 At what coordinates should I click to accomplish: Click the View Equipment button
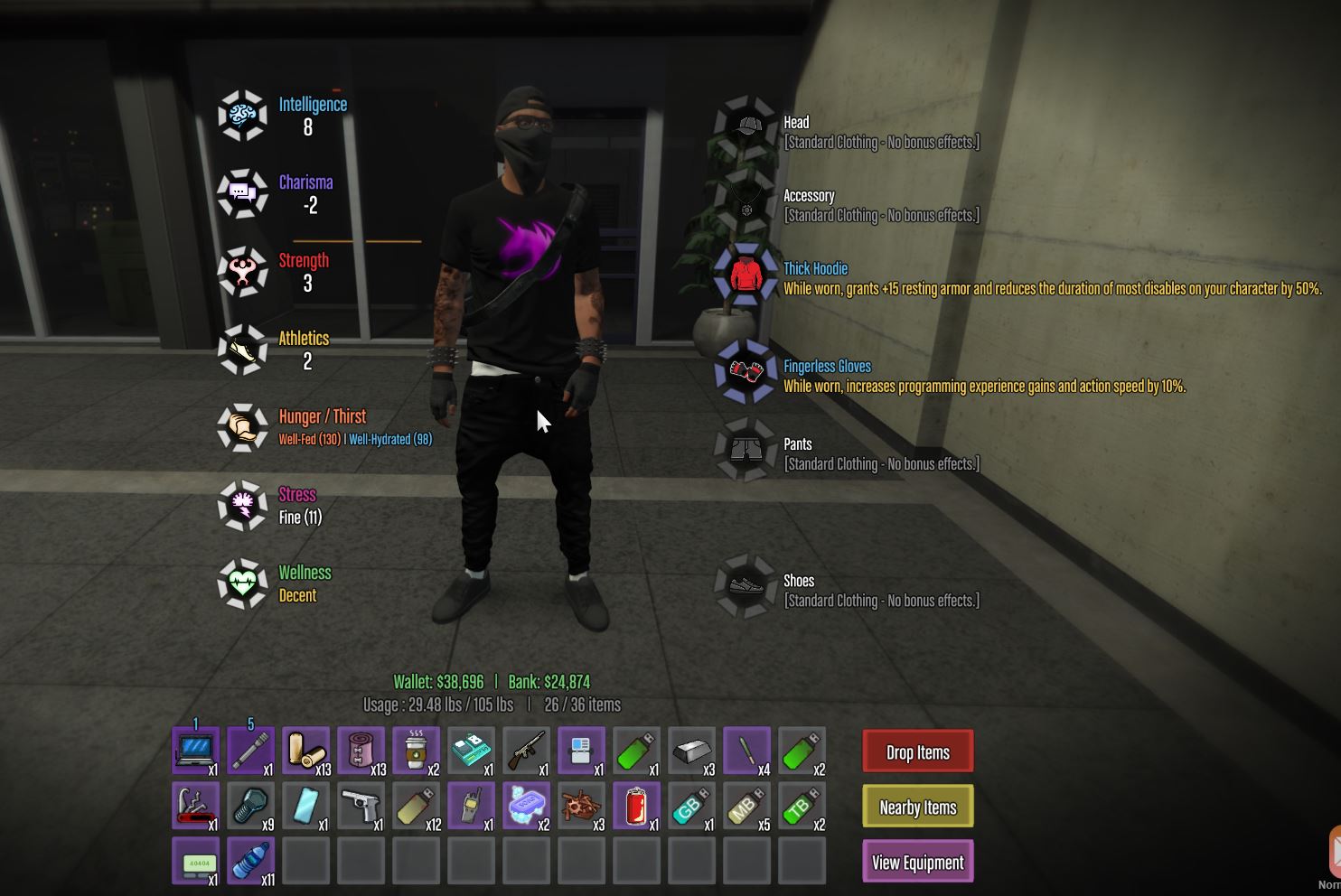917,862
